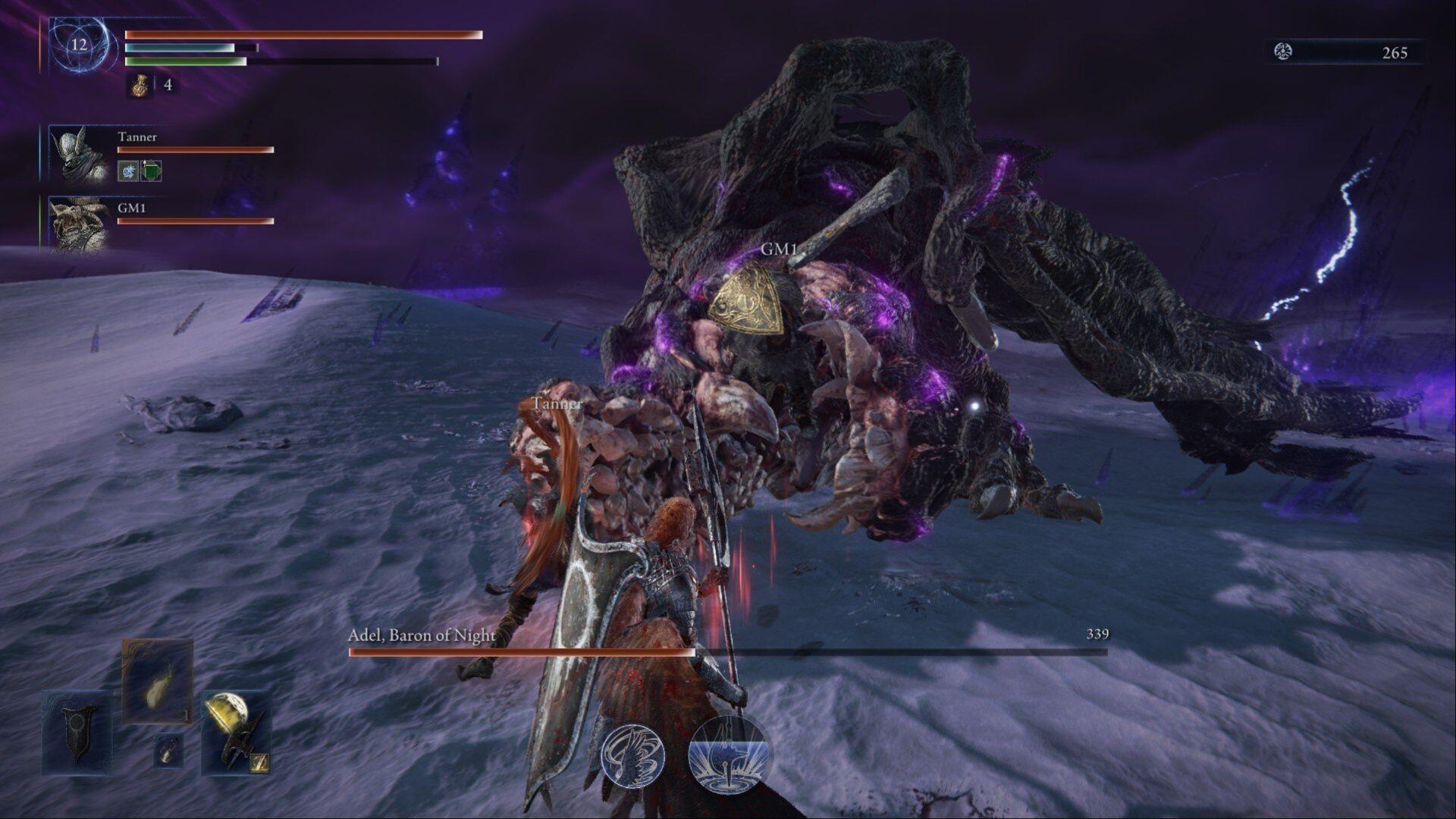
Task: Click the small silver pouch item slot
Action: pos(168,750)
